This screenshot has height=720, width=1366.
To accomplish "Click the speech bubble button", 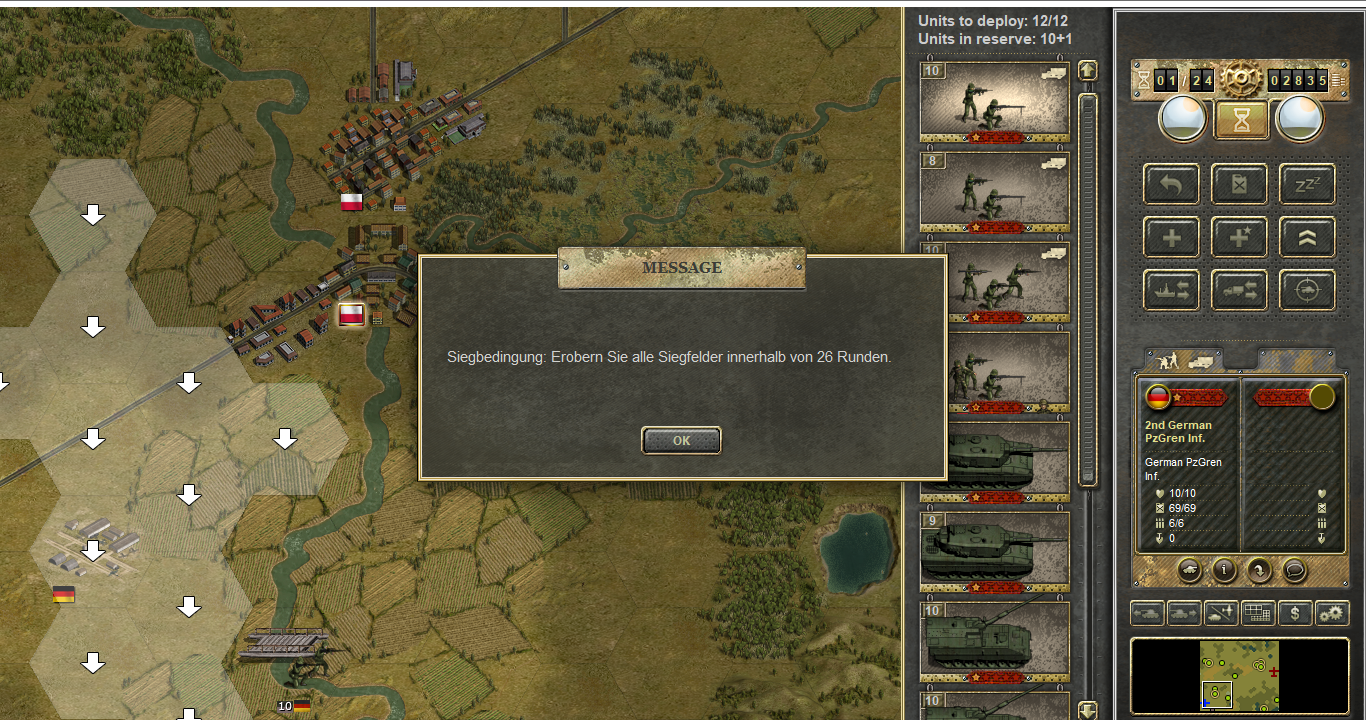I will 1294,570.
